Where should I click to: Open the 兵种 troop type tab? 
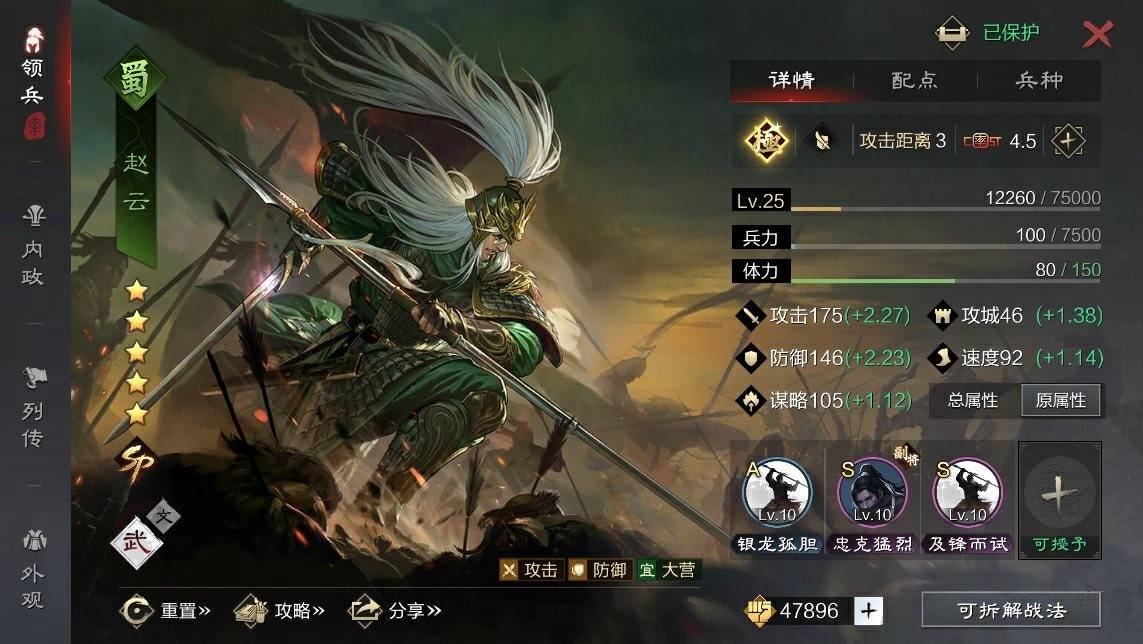click(1038, 81)
